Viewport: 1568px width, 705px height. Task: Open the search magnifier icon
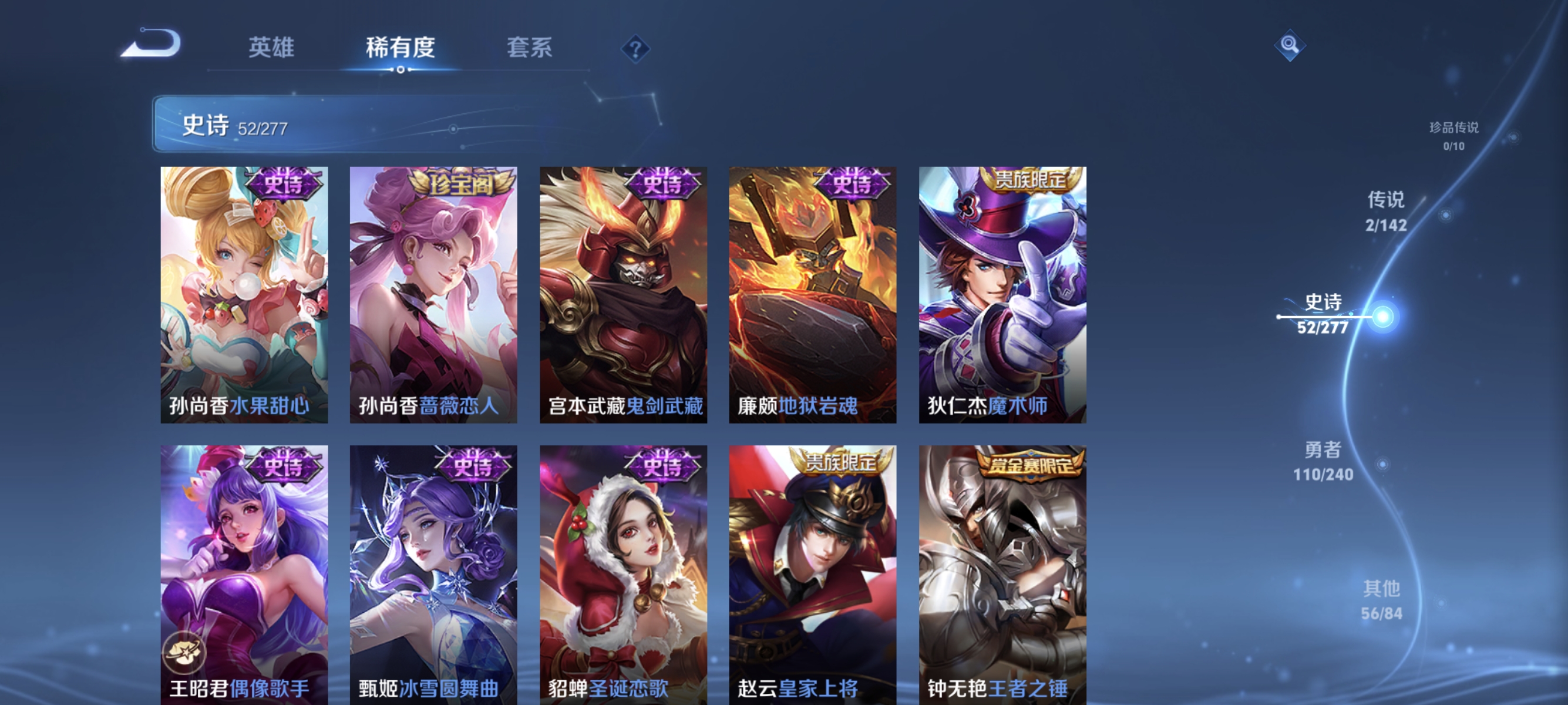(1290, 45)
